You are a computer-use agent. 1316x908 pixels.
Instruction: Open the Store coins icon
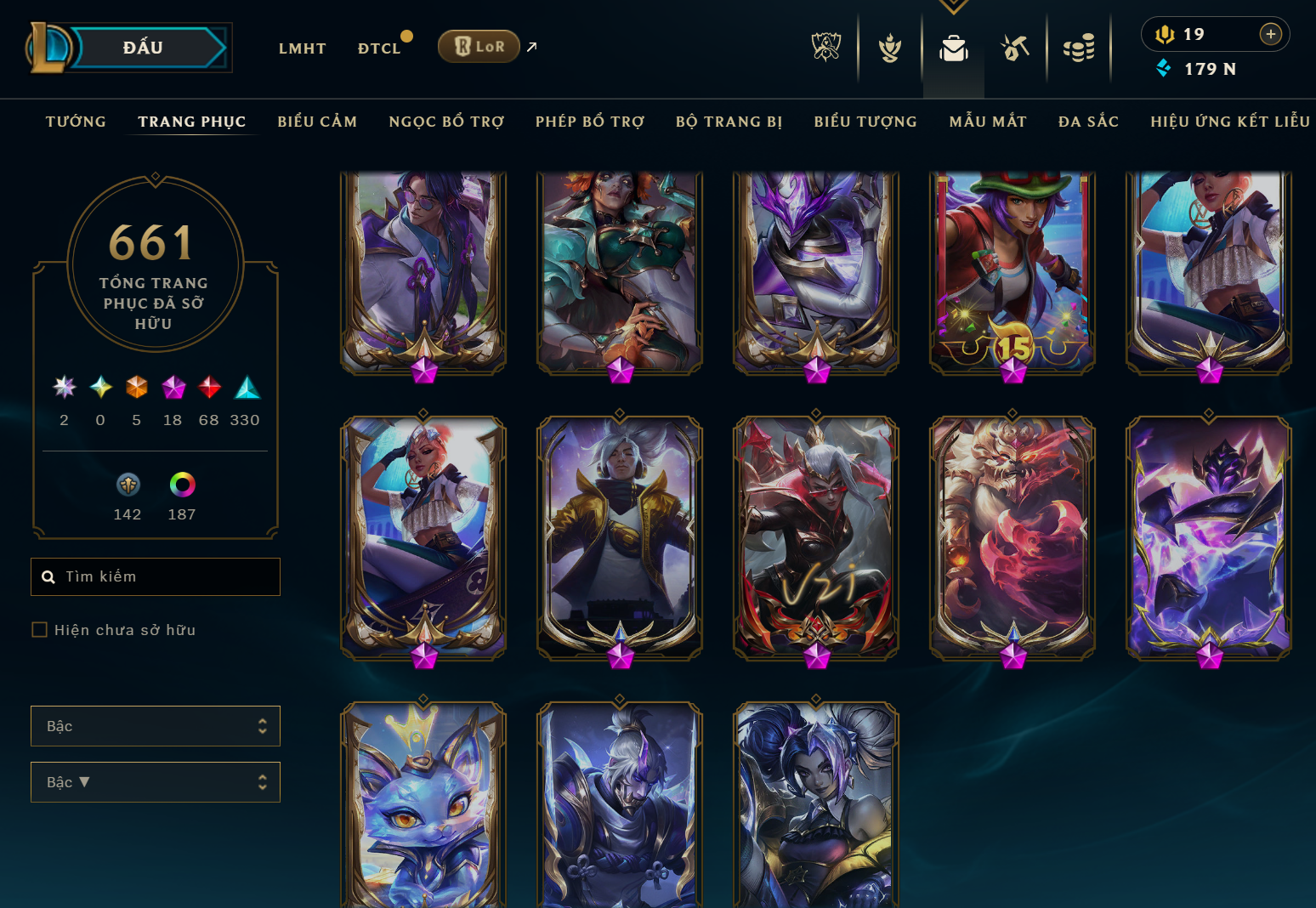1079,48
